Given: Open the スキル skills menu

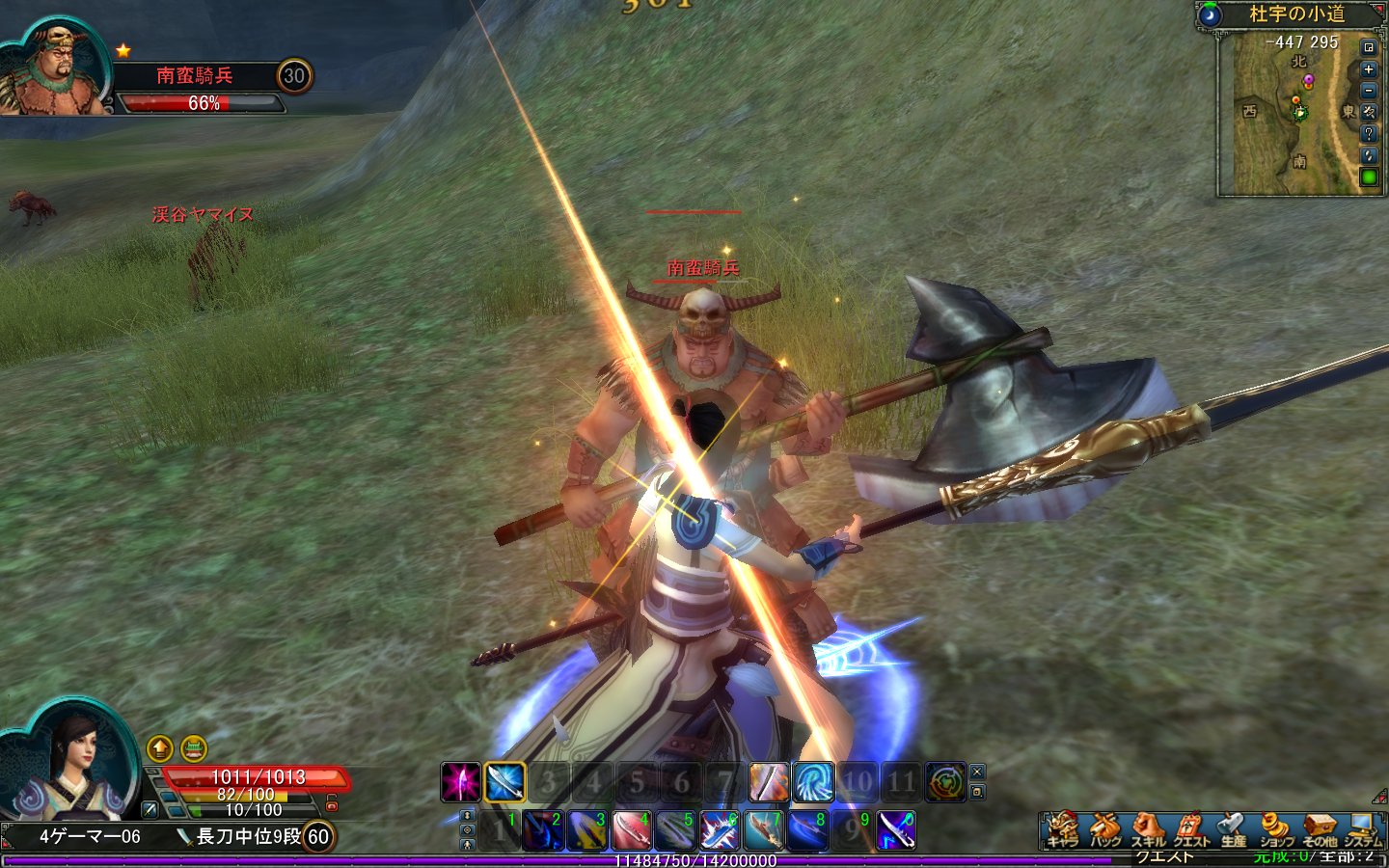Looking at the screenshot, I should point(1147,828).
